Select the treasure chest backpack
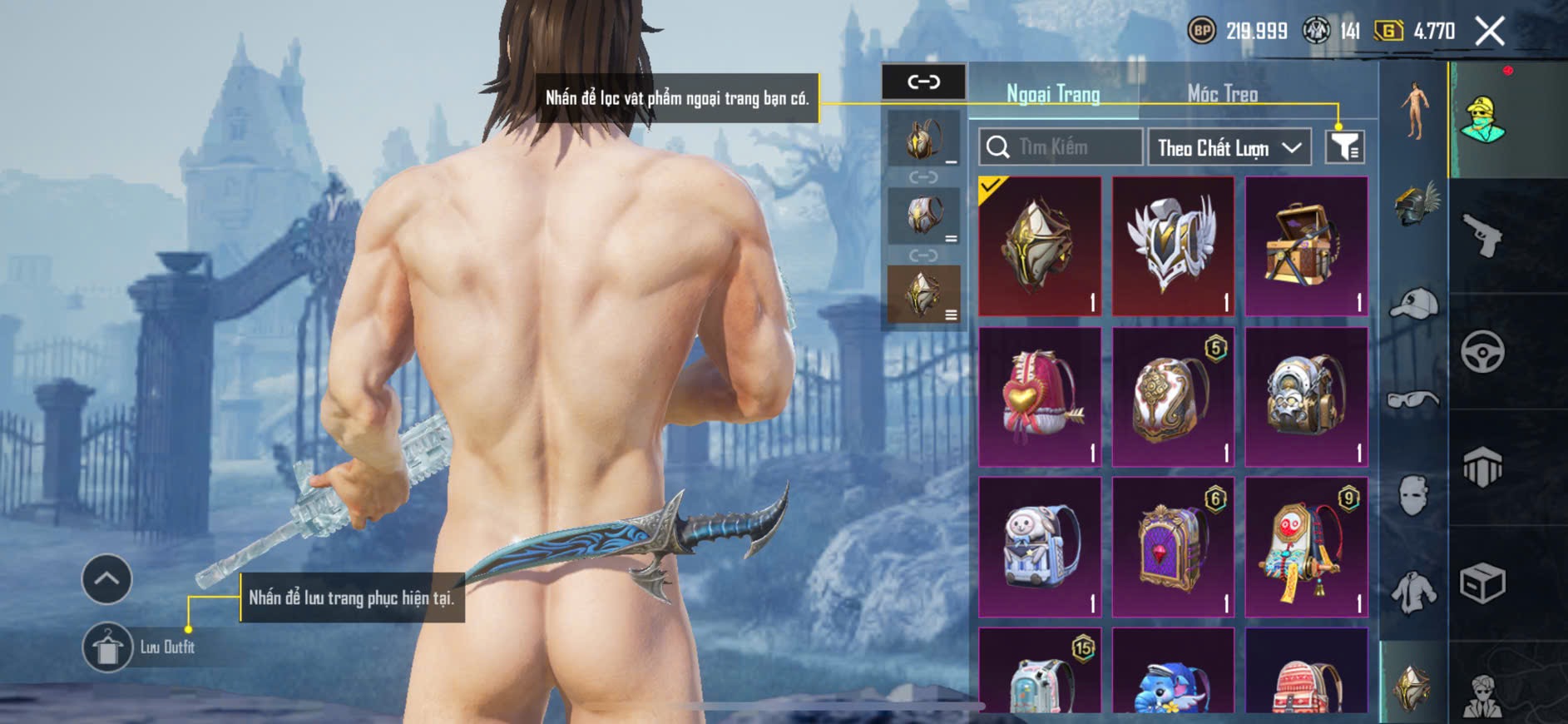Image resolution: width=1568 pixels, height=724 pixels. tap(1306, 246)
